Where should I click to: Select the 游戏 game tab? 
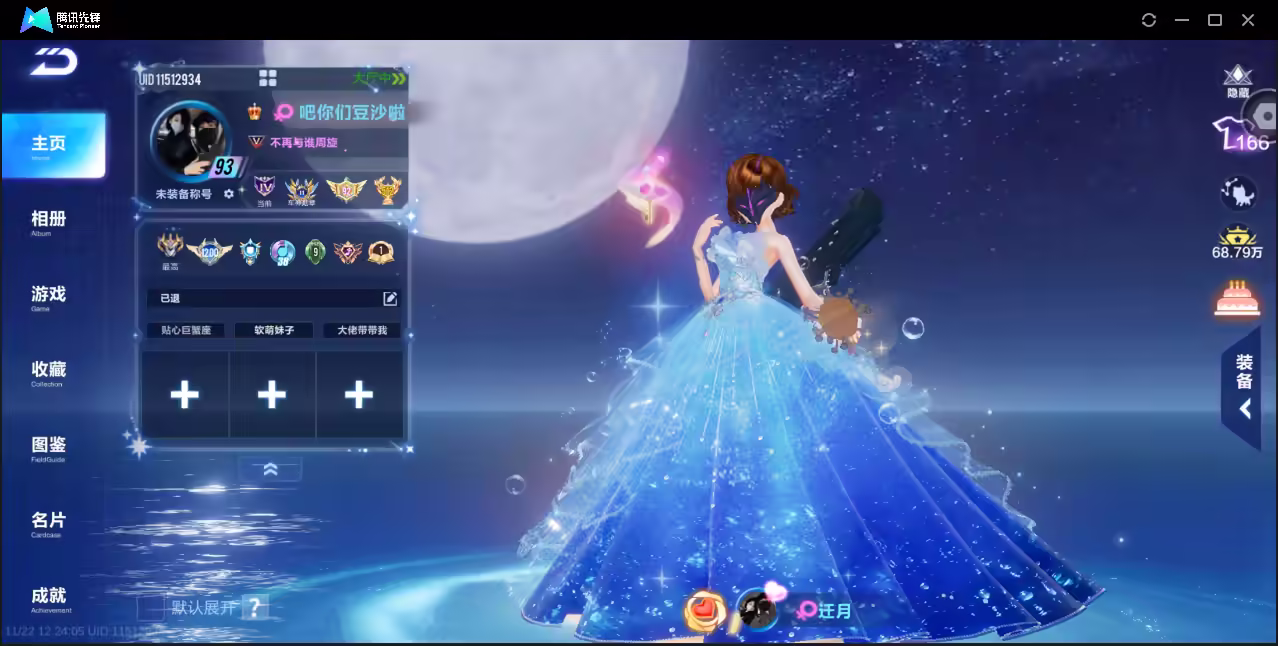(49, 295)
